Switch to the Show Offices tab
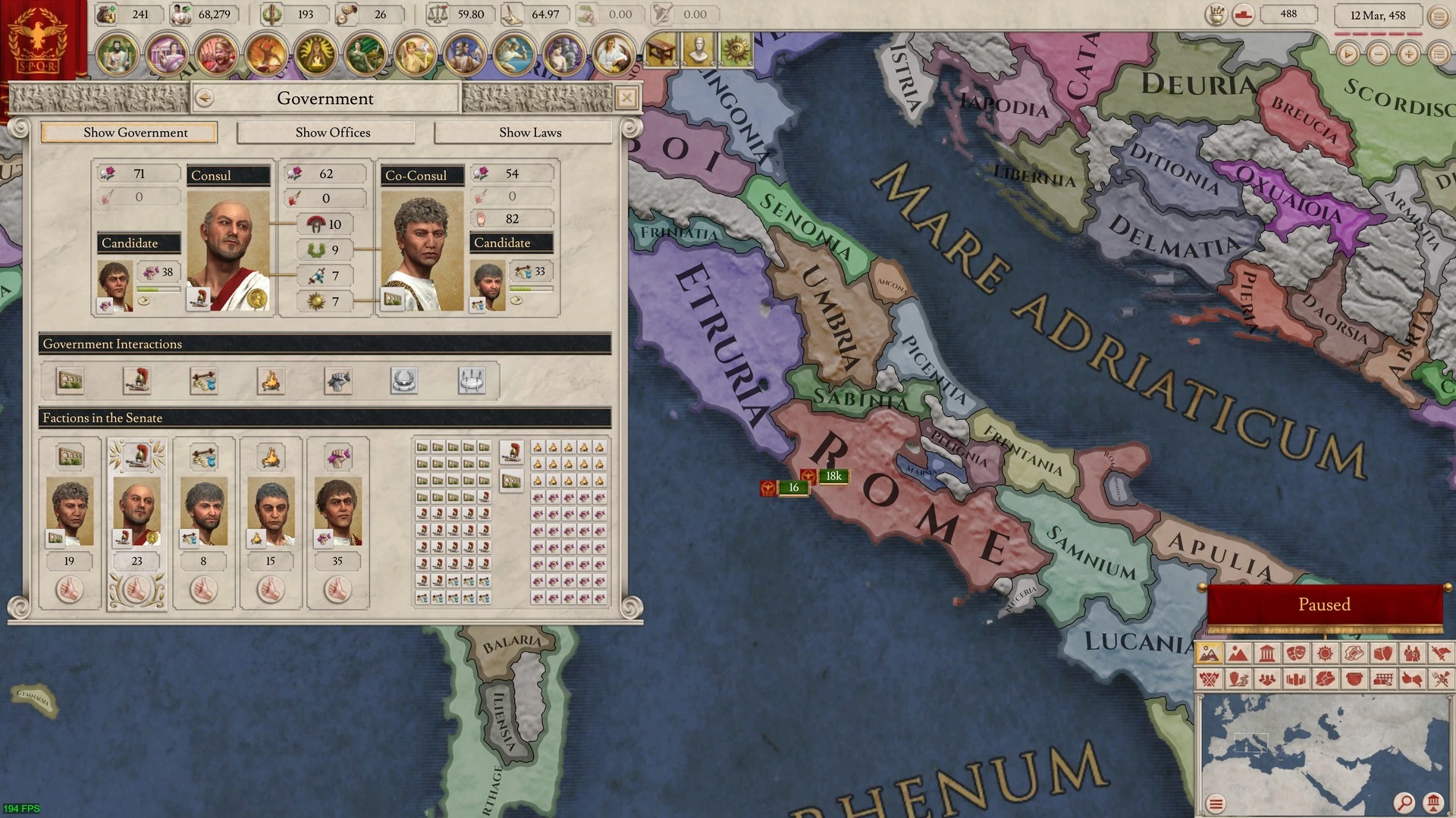The image size is (1456, 818). click(x=333, y=133)
